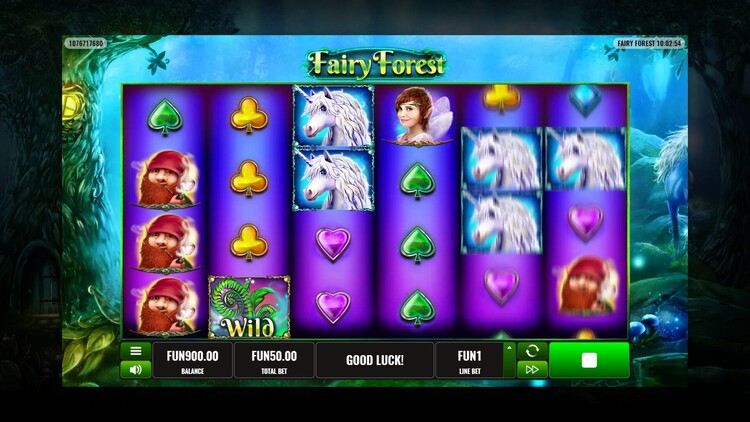Activate the fast-forward turbo spin button
The height and width of the screenshot is (422, 750).
click(x=531, y=369)
